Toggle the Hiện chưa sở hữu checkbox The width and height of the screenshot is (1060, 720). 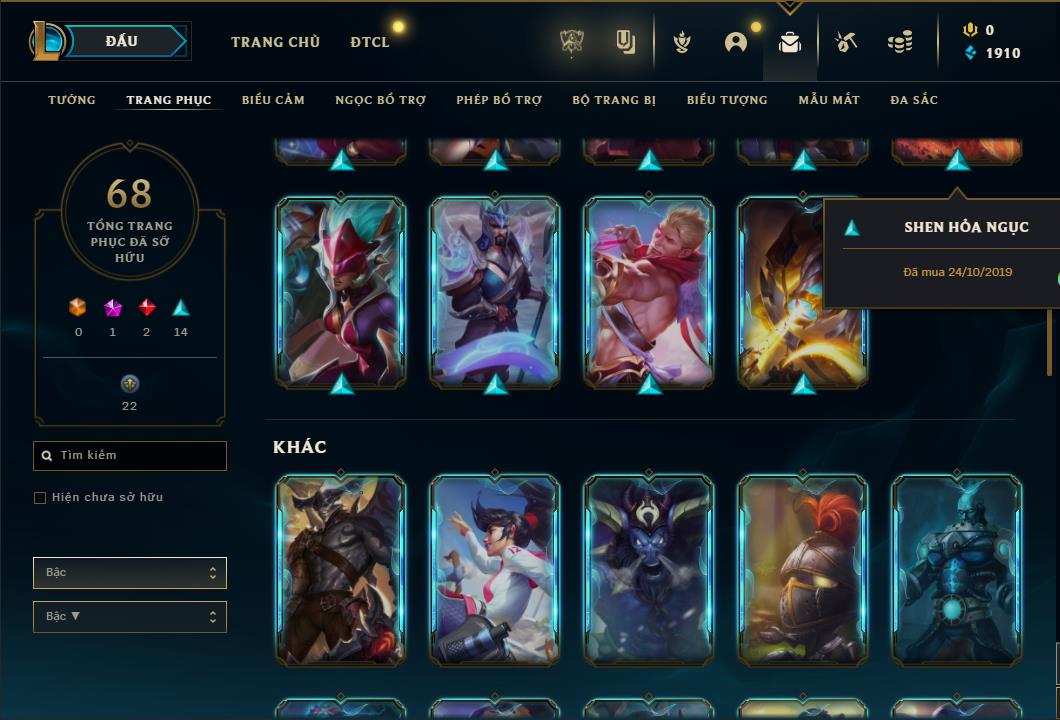pyautogui.click(x=40, y=498)
